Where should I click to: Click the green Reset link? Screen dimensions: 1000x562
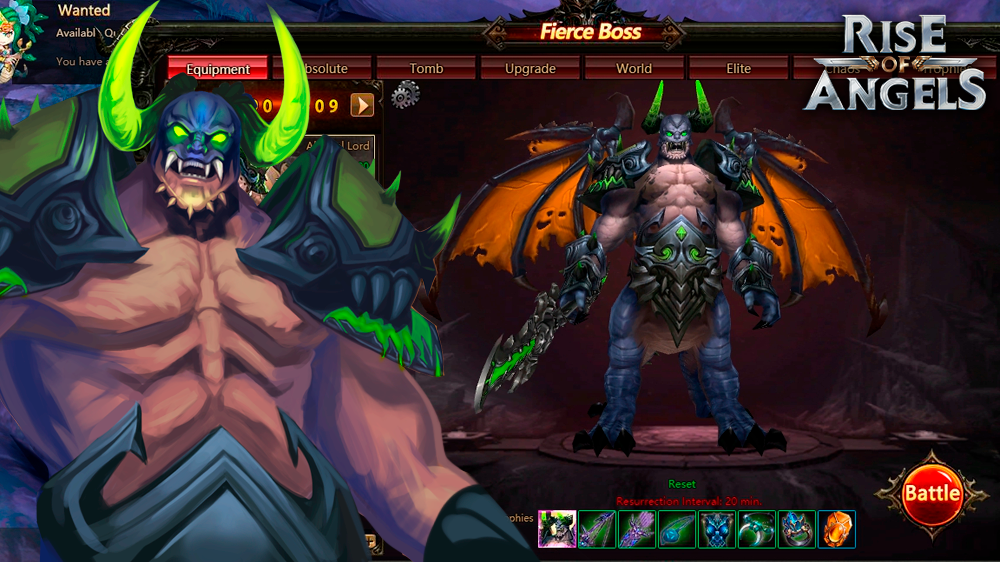(x=682, y=484)
